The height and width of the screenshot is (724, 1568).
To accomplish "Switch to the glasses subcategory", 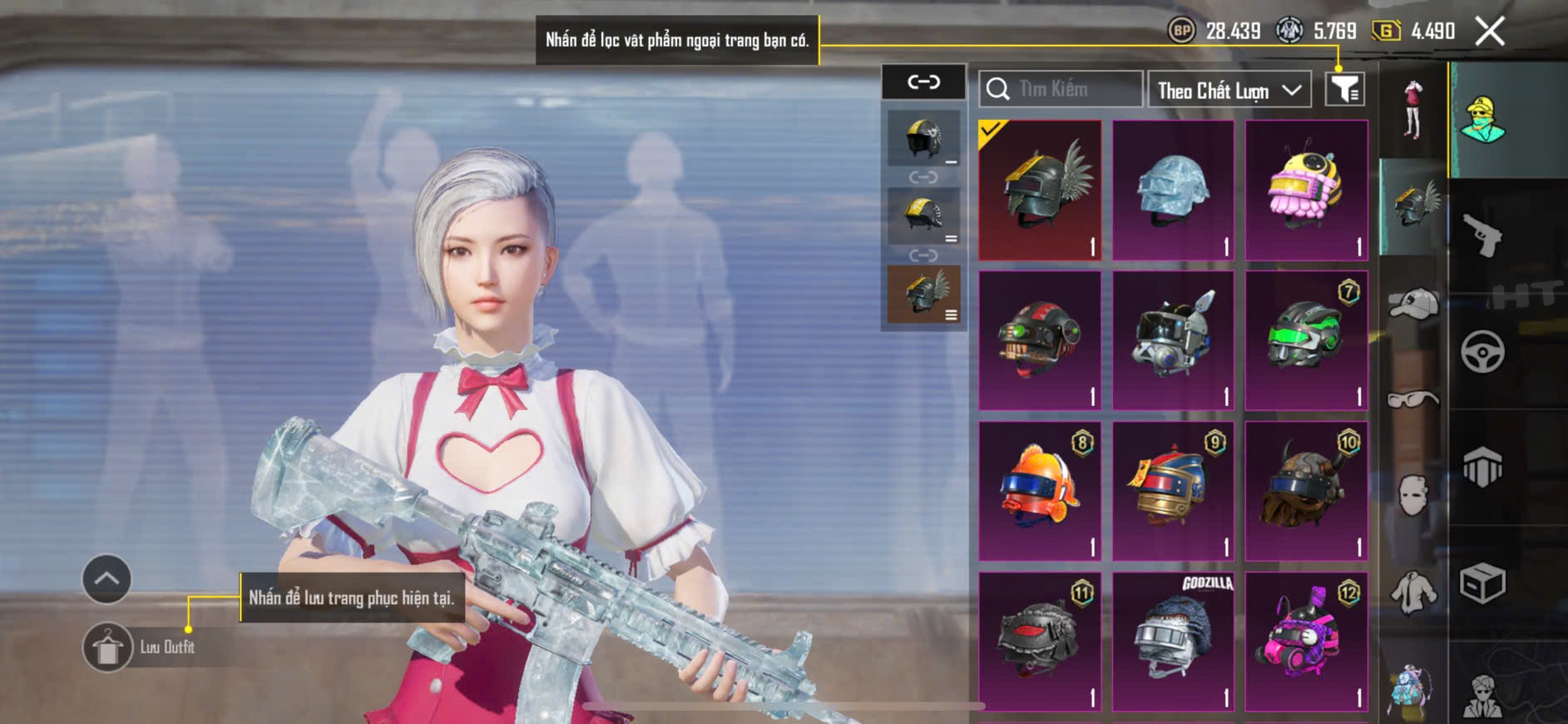I will pos(1412,400).
